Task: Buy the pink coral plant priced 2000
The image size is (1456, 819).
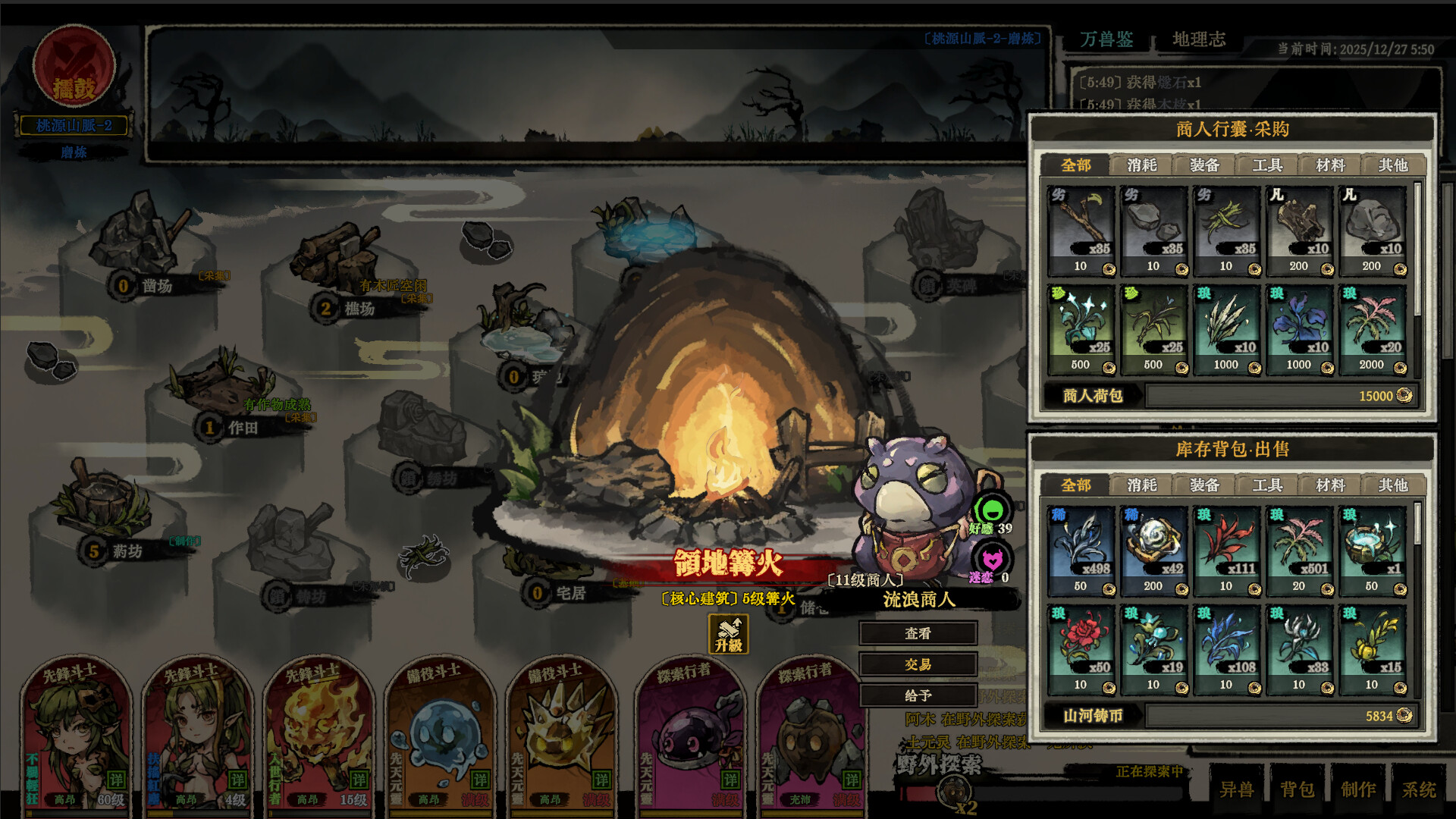Action: pos(1372,329)
